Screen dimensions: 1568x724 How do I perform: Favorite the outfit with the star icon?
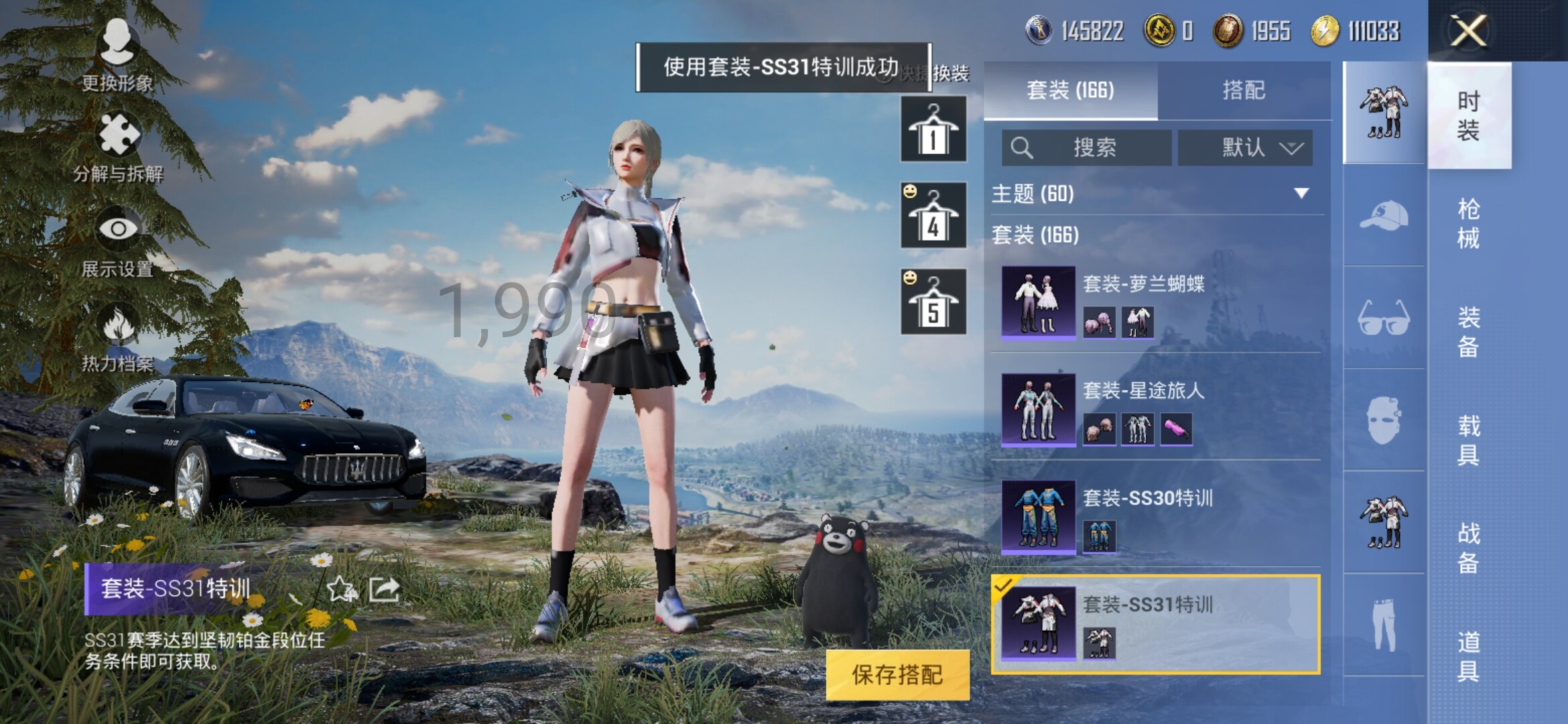[x=340, y=589]
